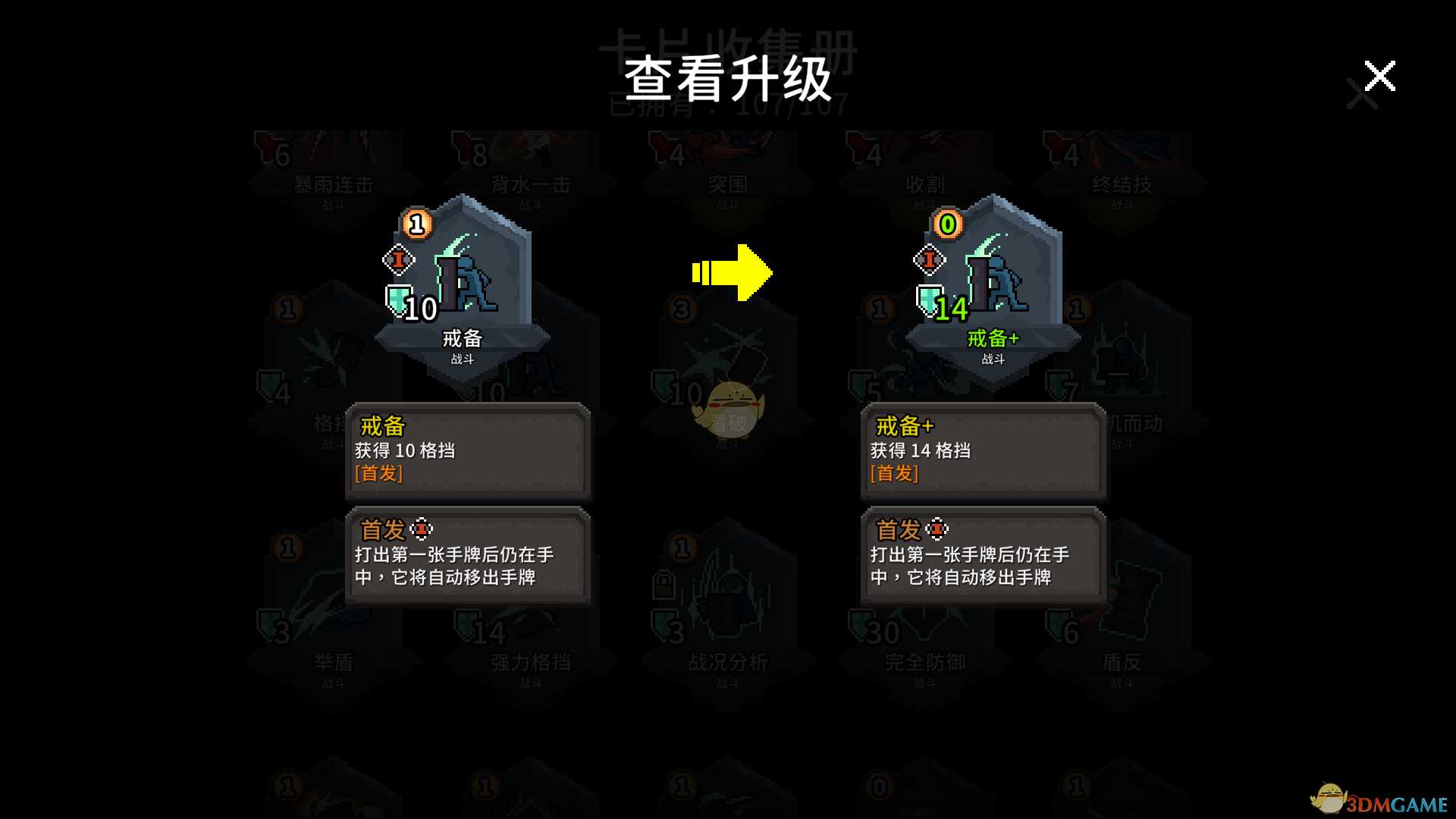This screenshot has width=1456, height=819.
Task: Click the red gem rarity diamond beside 戒备
Action: coord(400,259)
